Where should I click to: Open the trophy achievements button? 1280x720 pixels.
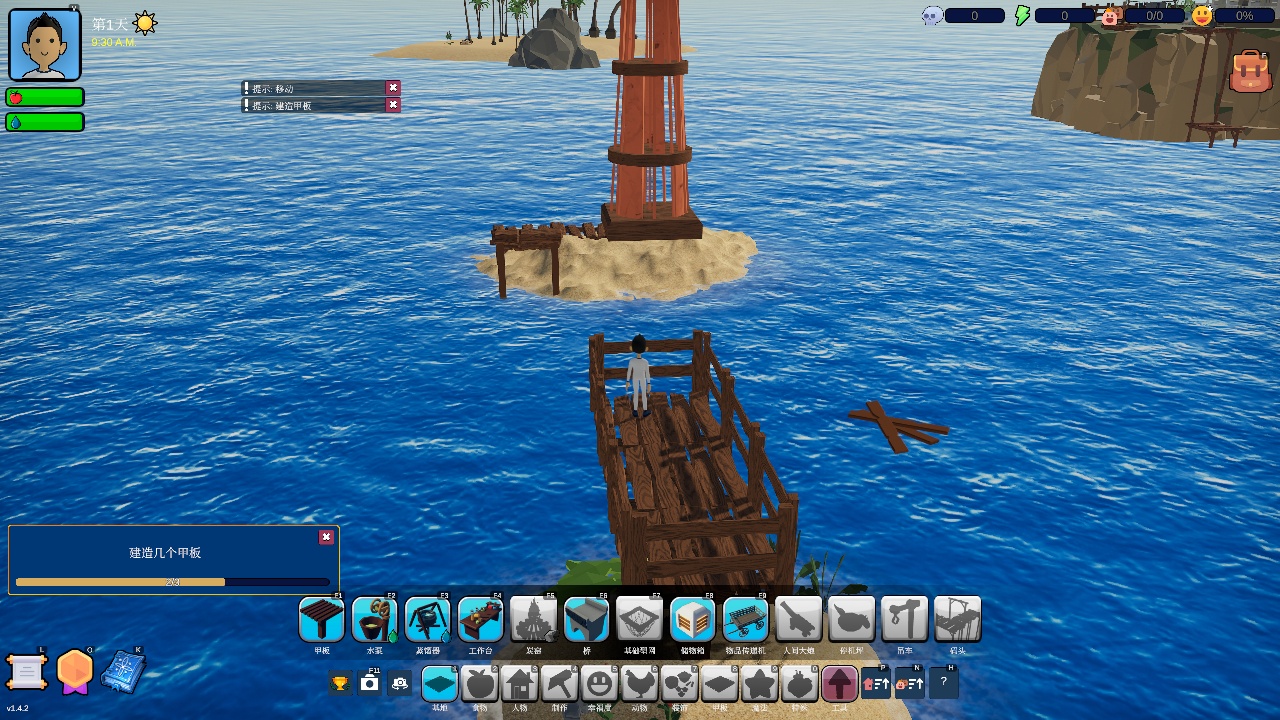point(340,683)
